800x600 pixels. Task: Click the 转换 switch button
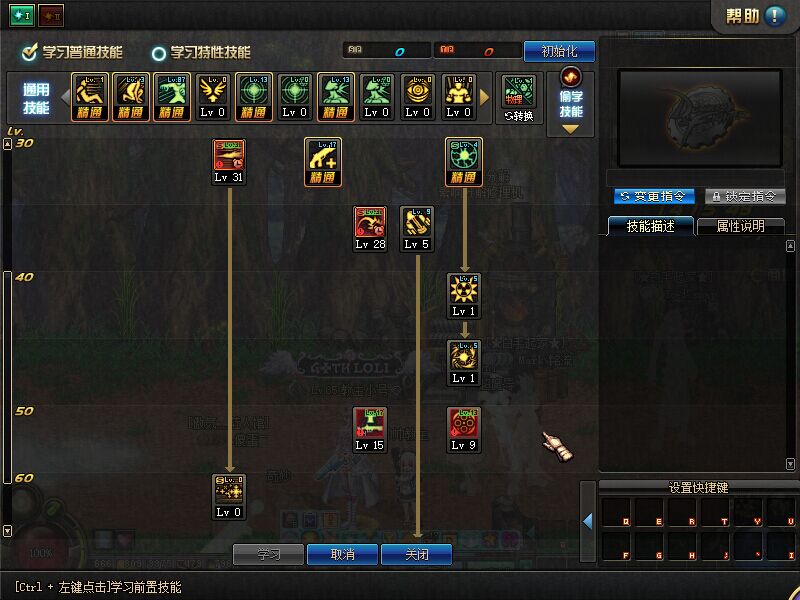pyautogui.click(x=519, y=98)
